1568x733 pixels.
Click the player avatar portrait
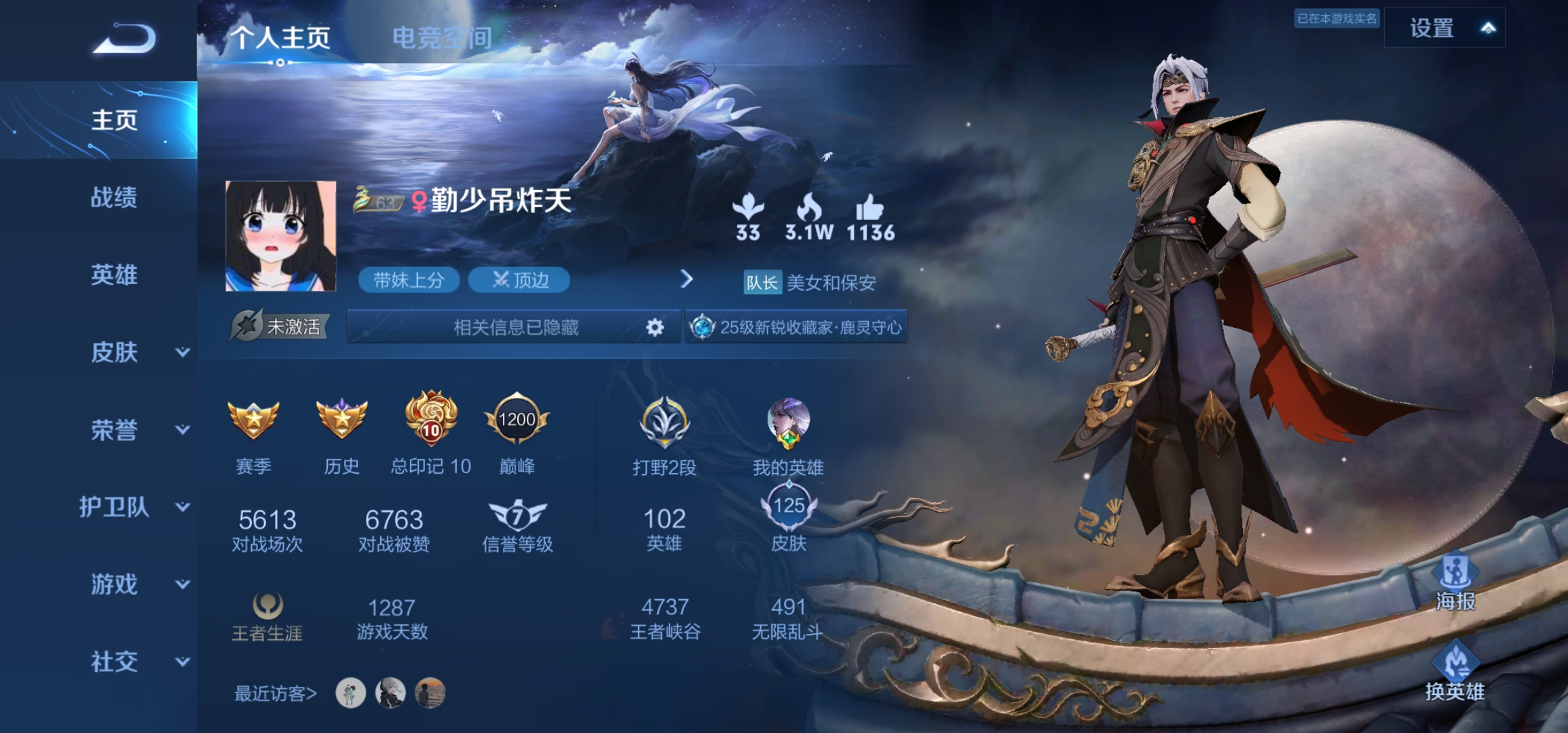[280, 236]
